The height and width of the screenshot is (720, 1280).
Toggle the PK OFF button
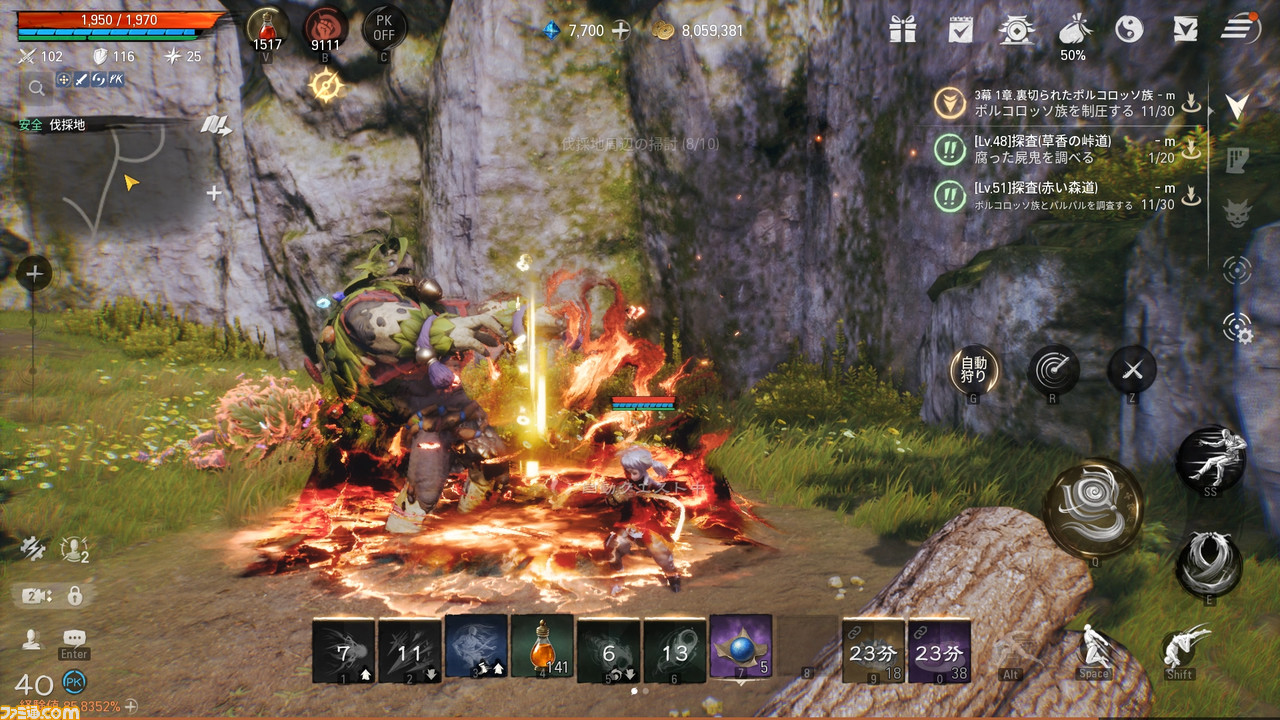(x=384, y=27)
